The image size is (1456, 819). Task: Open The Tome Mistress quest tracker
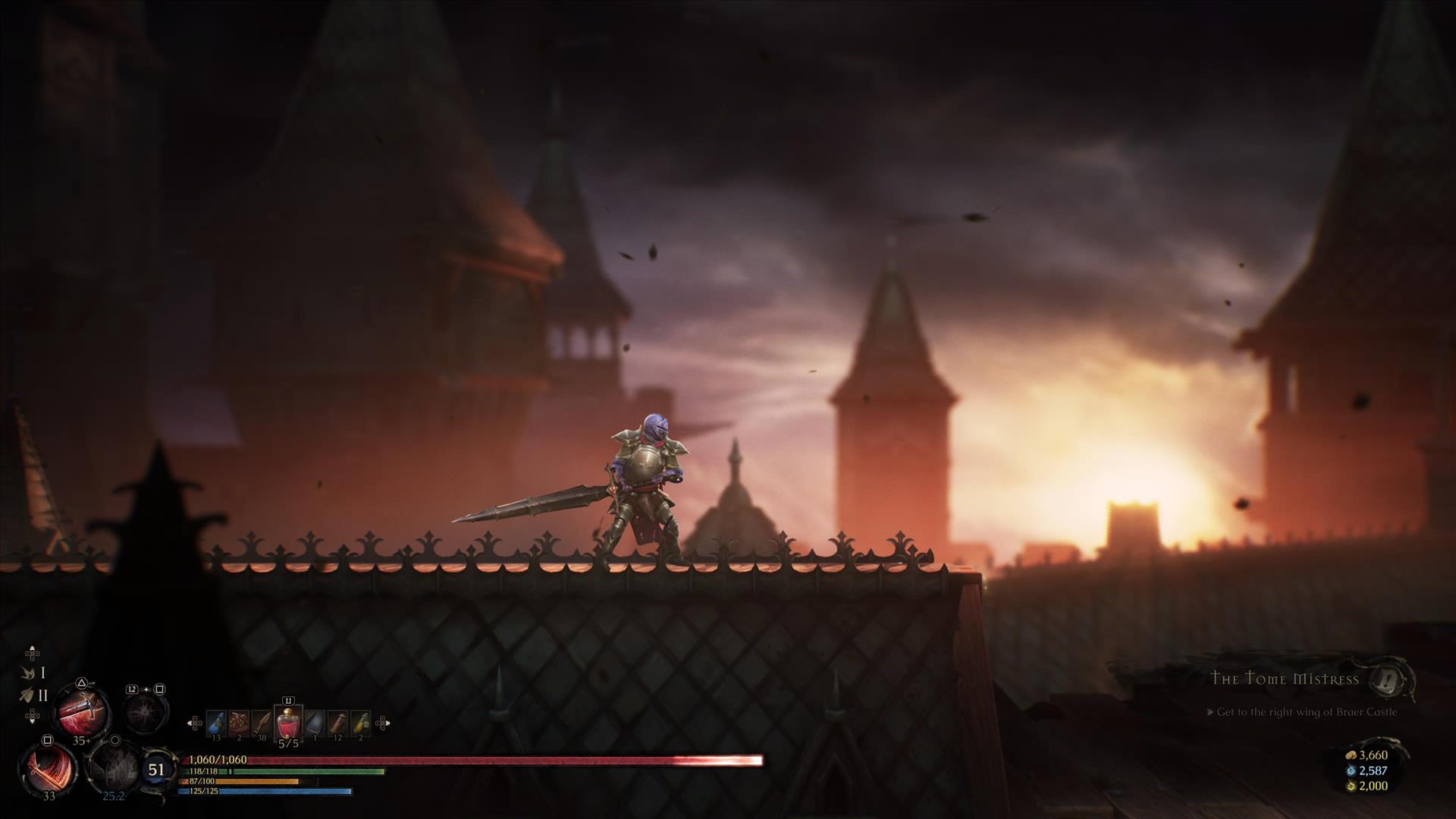[x=1285, y=679]
